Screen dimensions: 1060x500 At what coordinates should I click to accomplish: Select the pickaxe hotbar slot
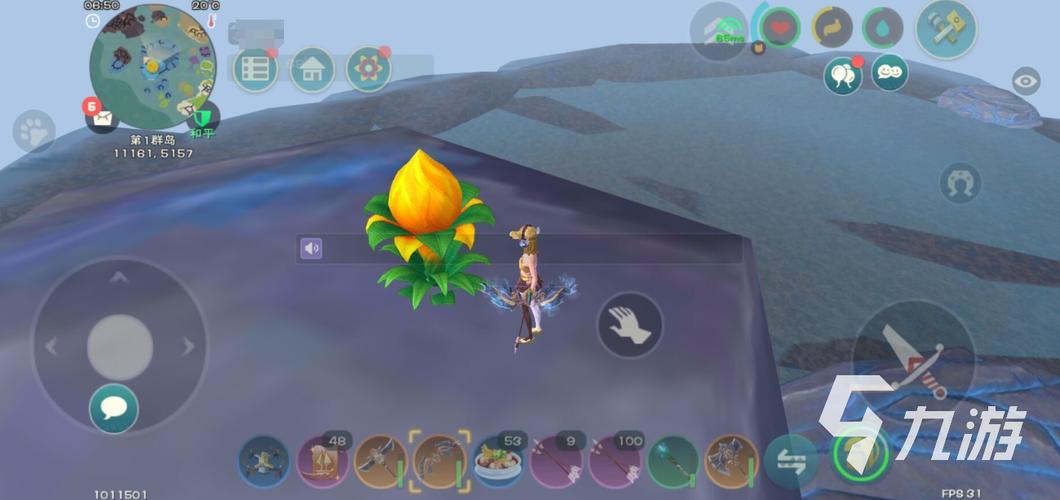click(380, 461)
